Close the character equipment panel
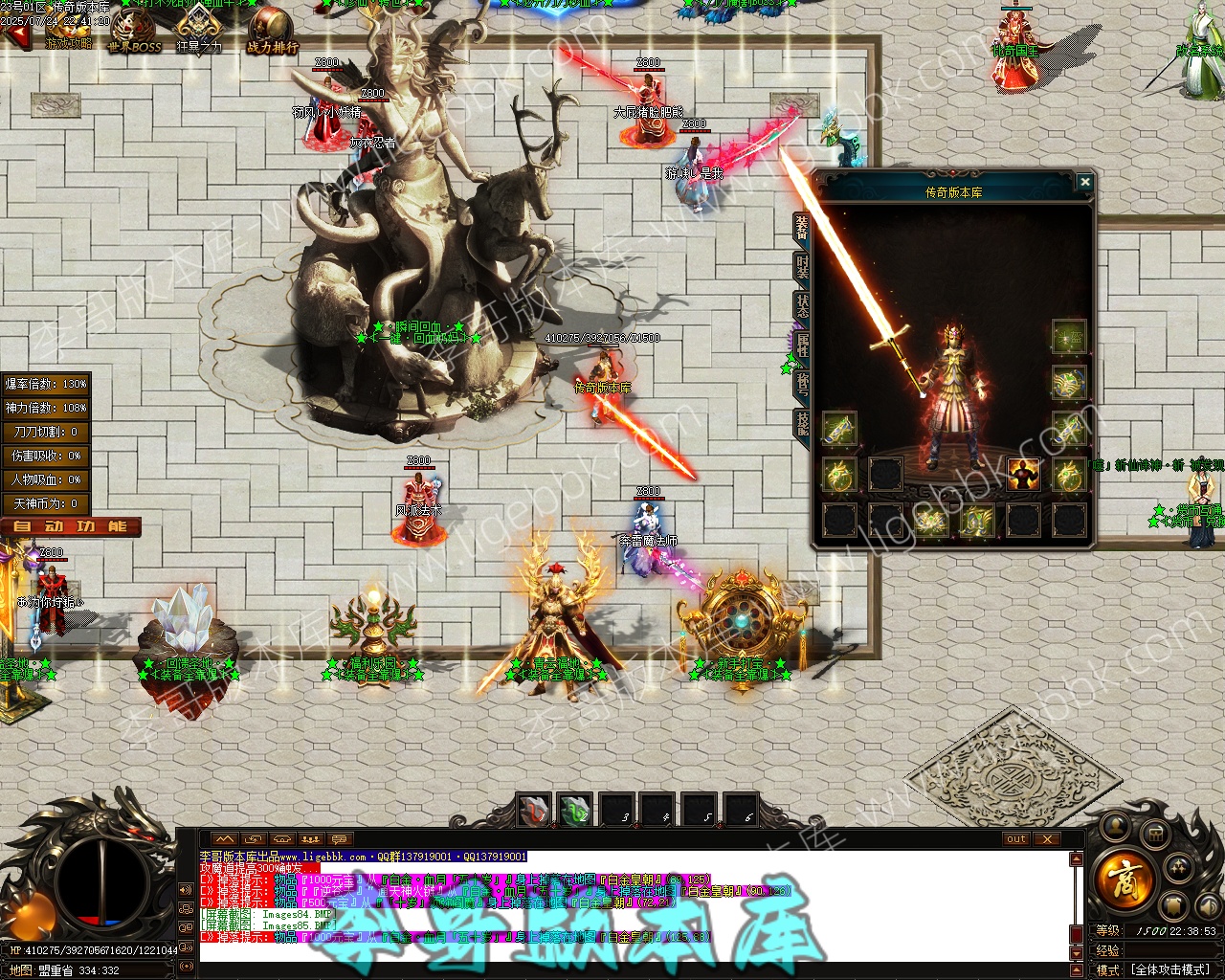This screenshot has width=1225, height=980. 1084,182
